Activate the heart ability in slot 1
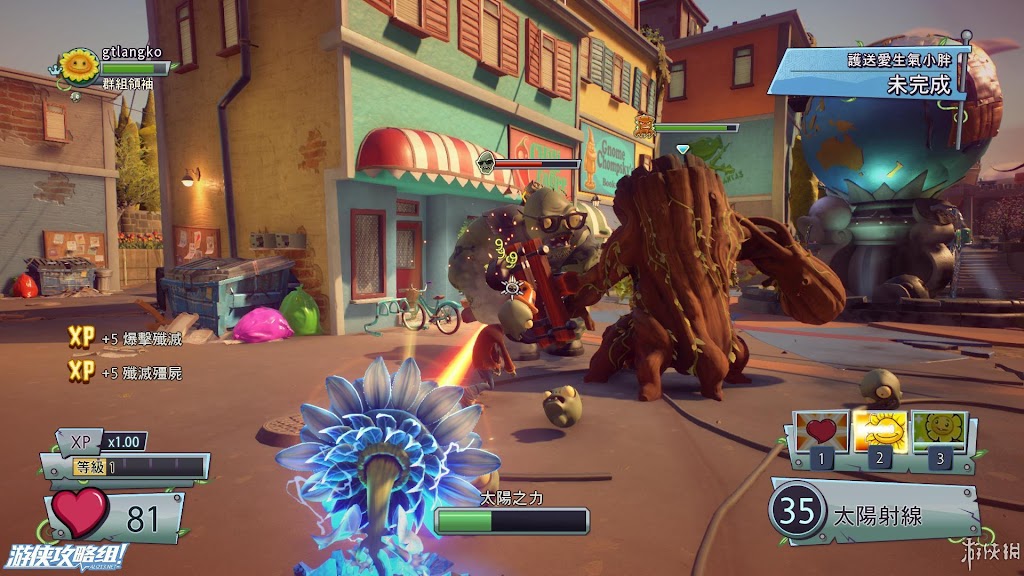The width and height of the screenshot is (1024, 576). click(x=821, y=433)
